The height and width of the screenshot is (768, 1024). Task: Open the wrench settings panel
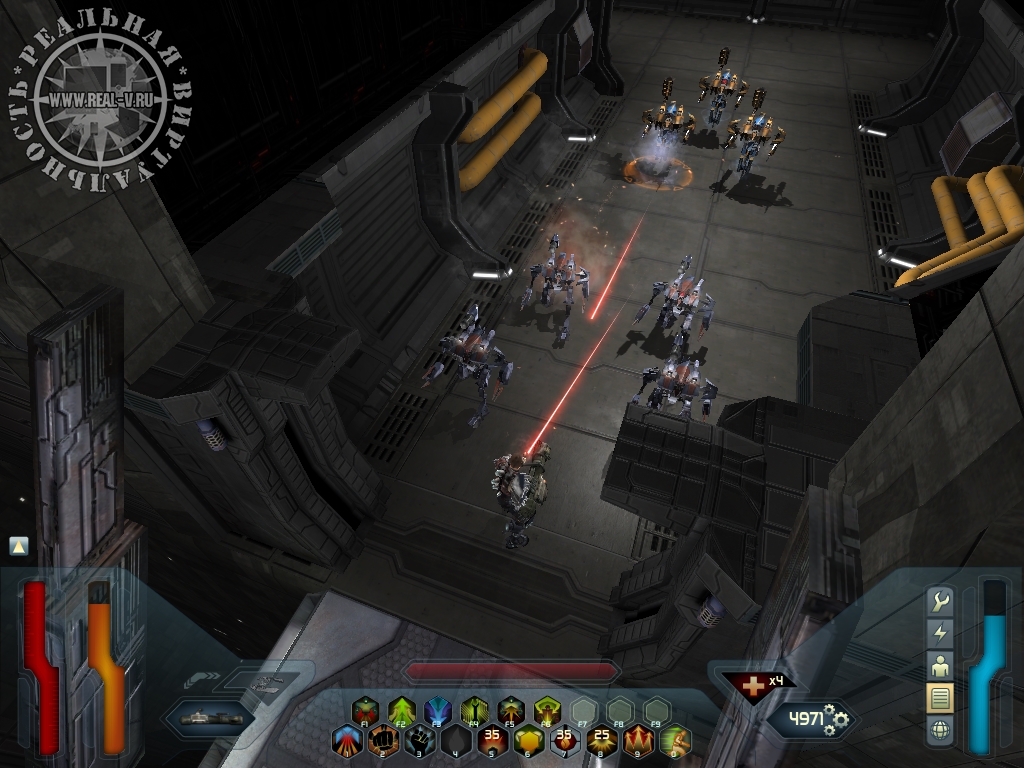[940, 601]
